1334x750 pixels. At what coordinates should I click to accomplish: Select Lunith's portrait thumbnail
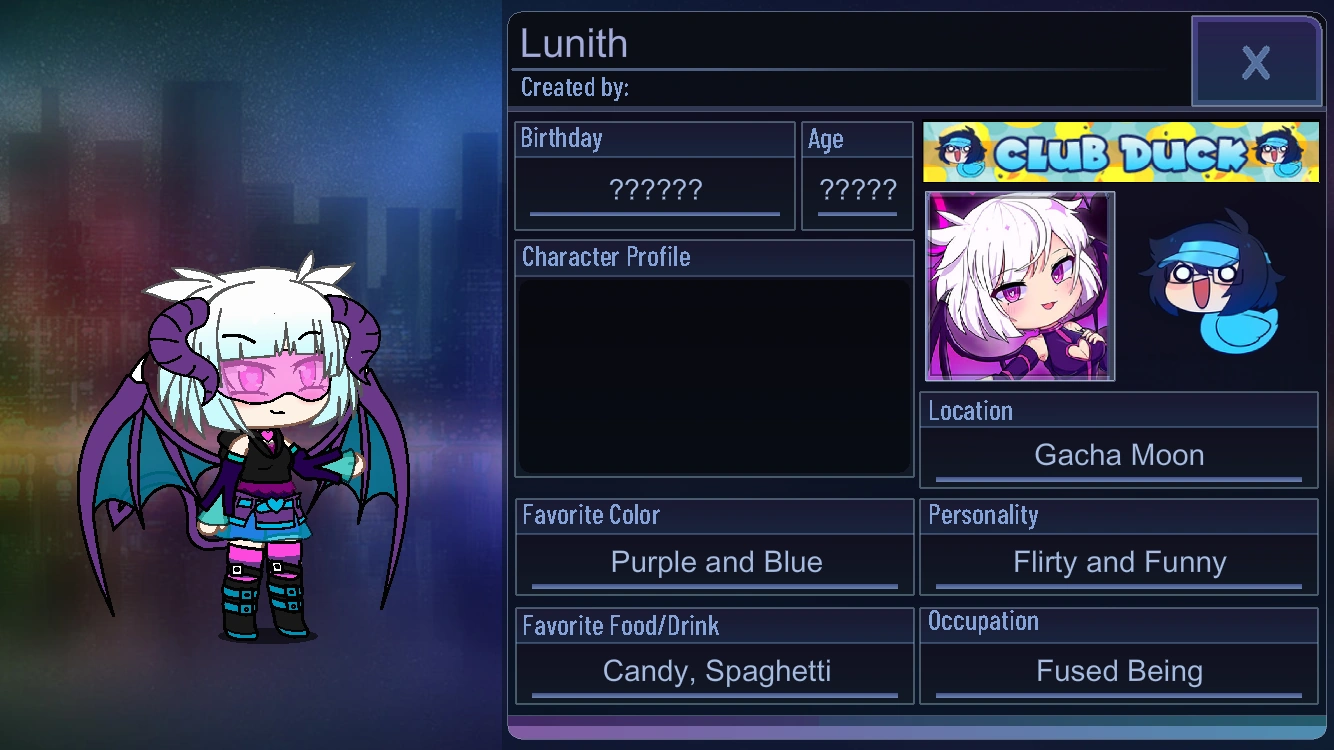coord(1019,287)
